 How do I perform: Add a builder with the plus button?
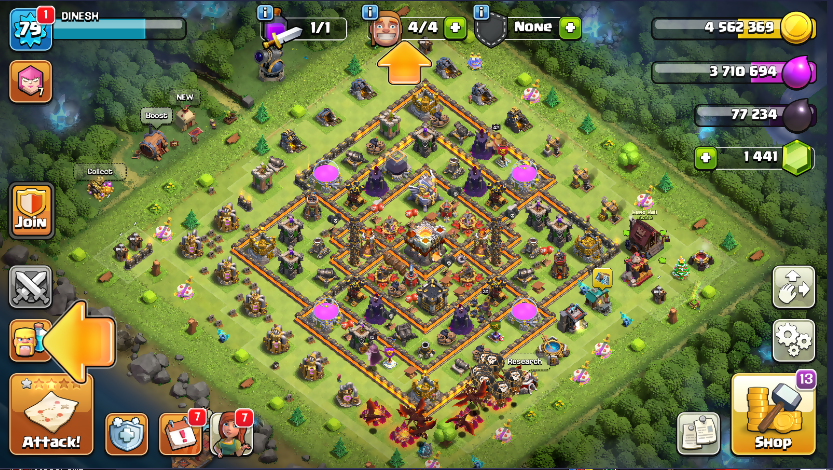coord(455,27)
